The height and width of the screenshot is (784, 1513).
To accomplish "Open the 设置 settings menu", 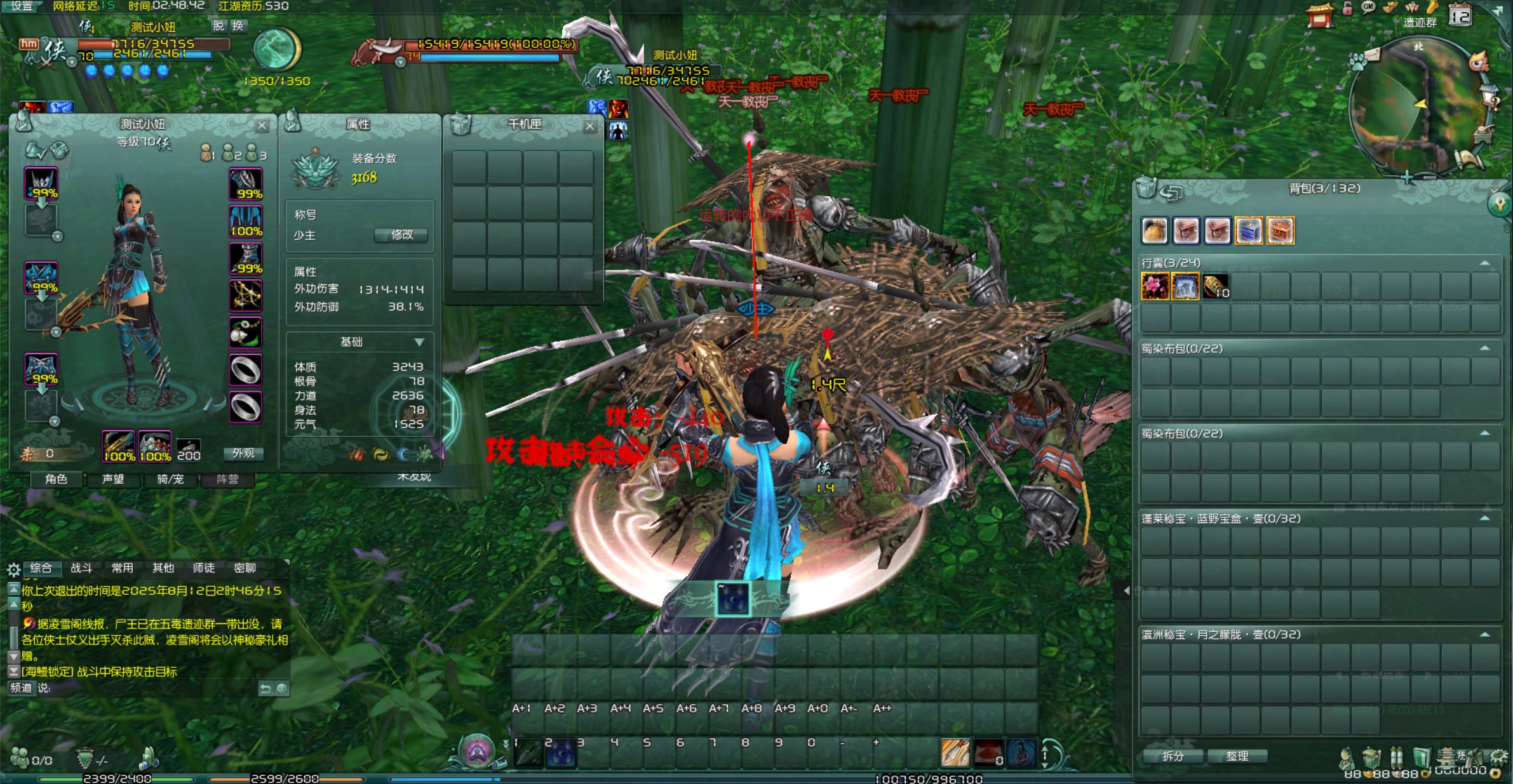I will tap(21, 6).
